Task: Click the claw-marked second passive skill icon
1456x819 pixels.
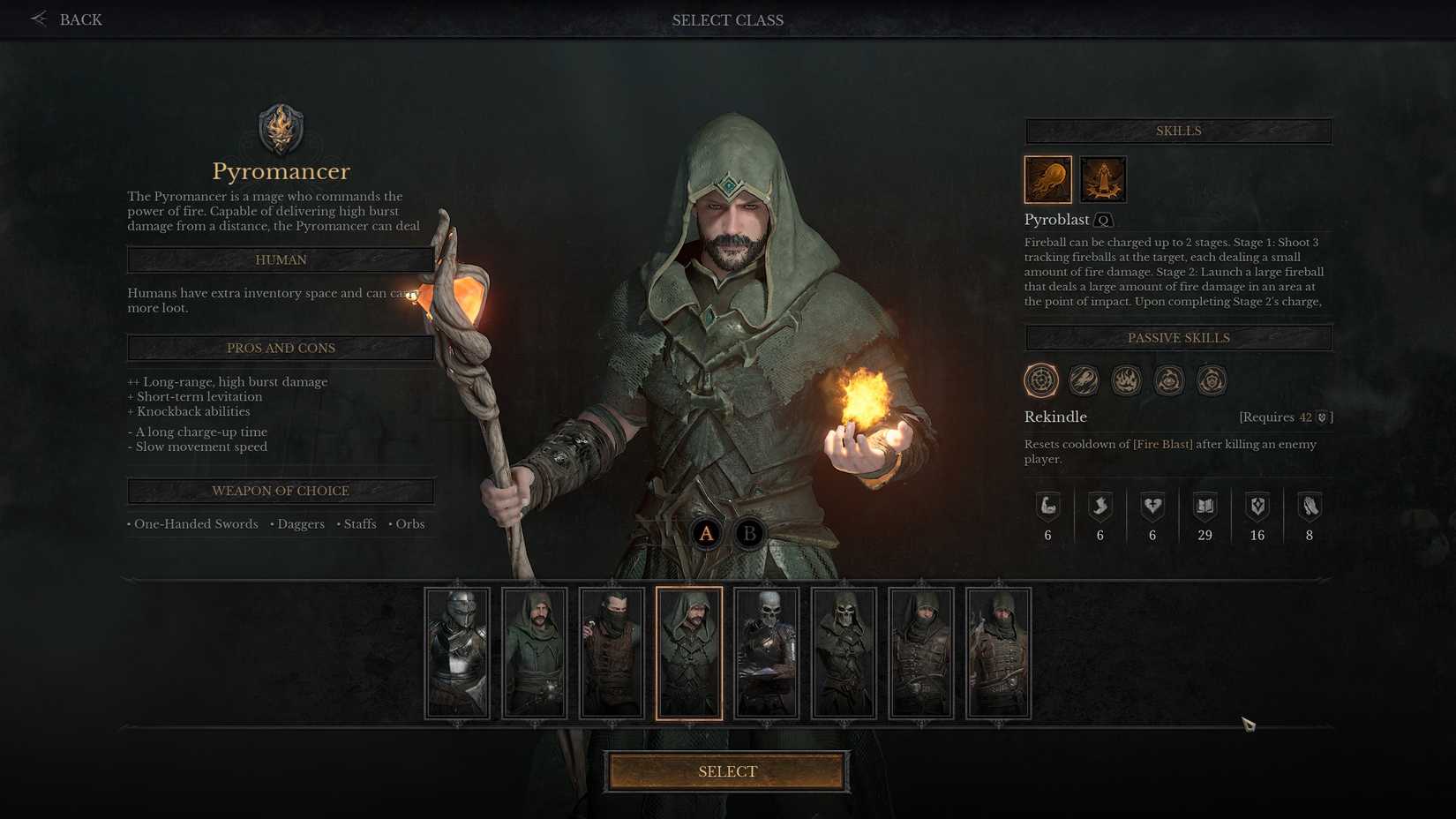Action: pyautogui.click(x=1084, y=379)
